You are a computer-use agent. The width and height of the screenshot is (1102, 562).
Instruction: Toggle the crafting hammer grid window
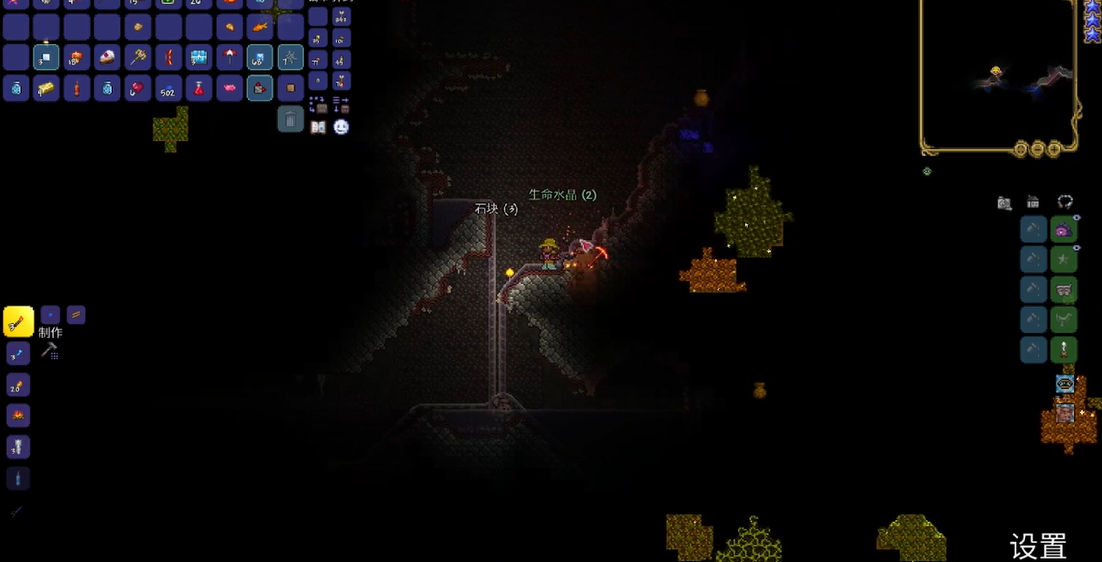point(49,351)
